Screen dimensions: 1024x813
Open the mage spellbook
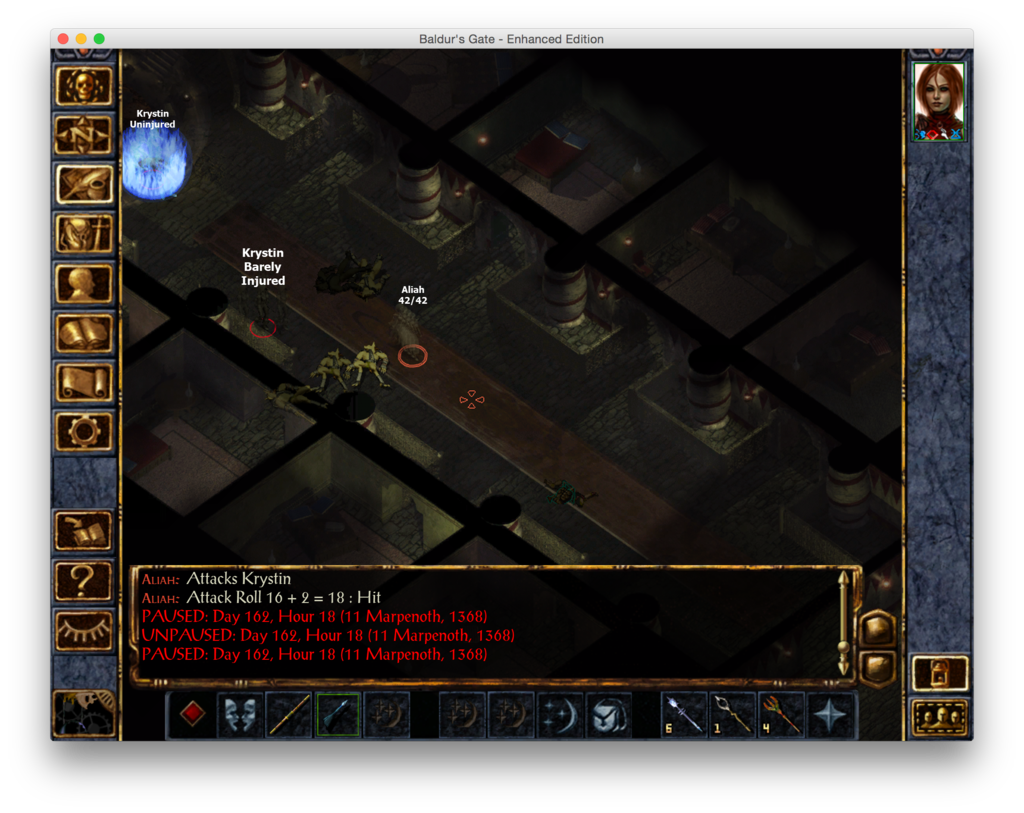[x=84, y=333]
